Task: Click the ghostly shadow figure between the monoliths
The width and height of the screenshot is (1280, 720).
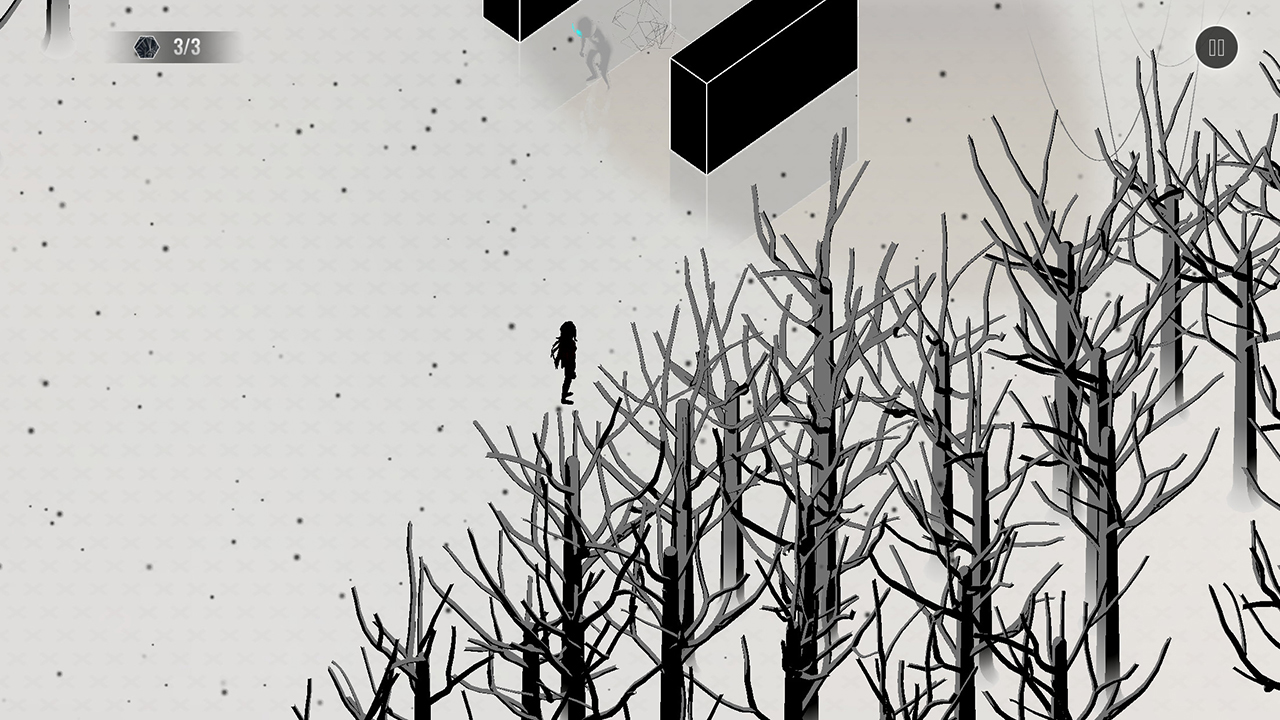Action: [x=593, y=52]
